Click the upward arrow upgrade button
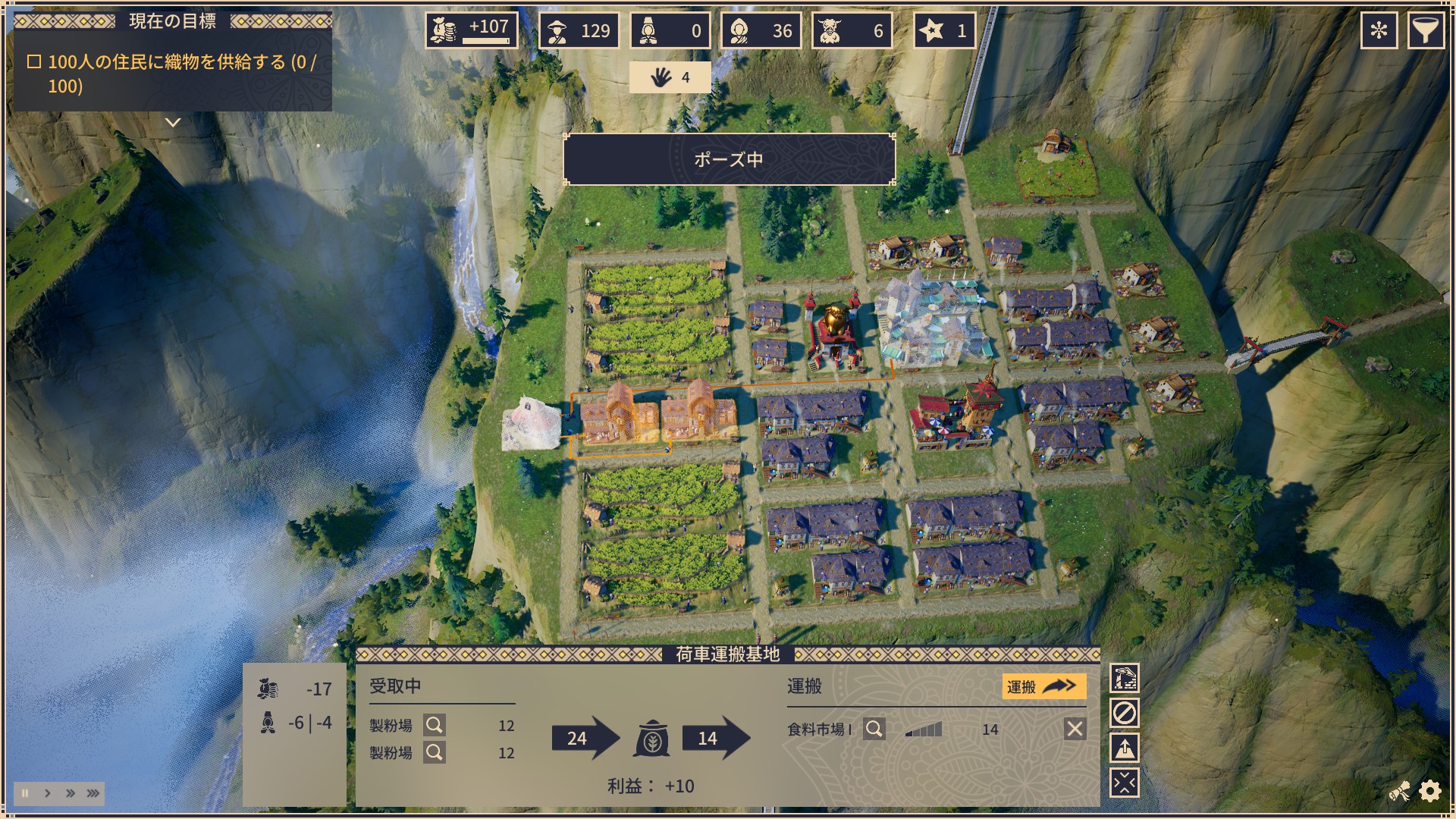 [1124, 748]
